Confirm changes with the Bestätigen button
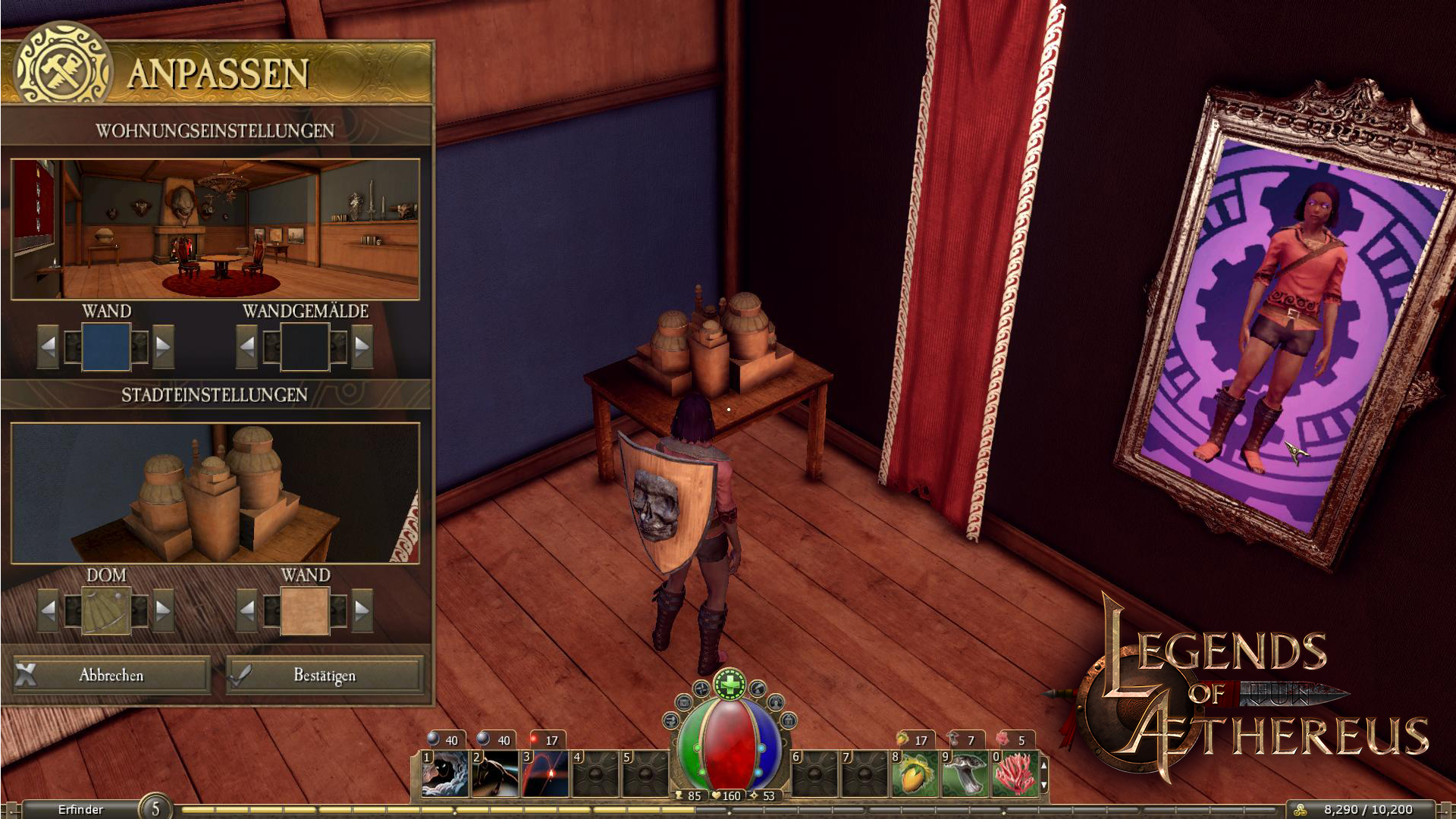Screen dimensions: 1456x819 tap(325, 675)
